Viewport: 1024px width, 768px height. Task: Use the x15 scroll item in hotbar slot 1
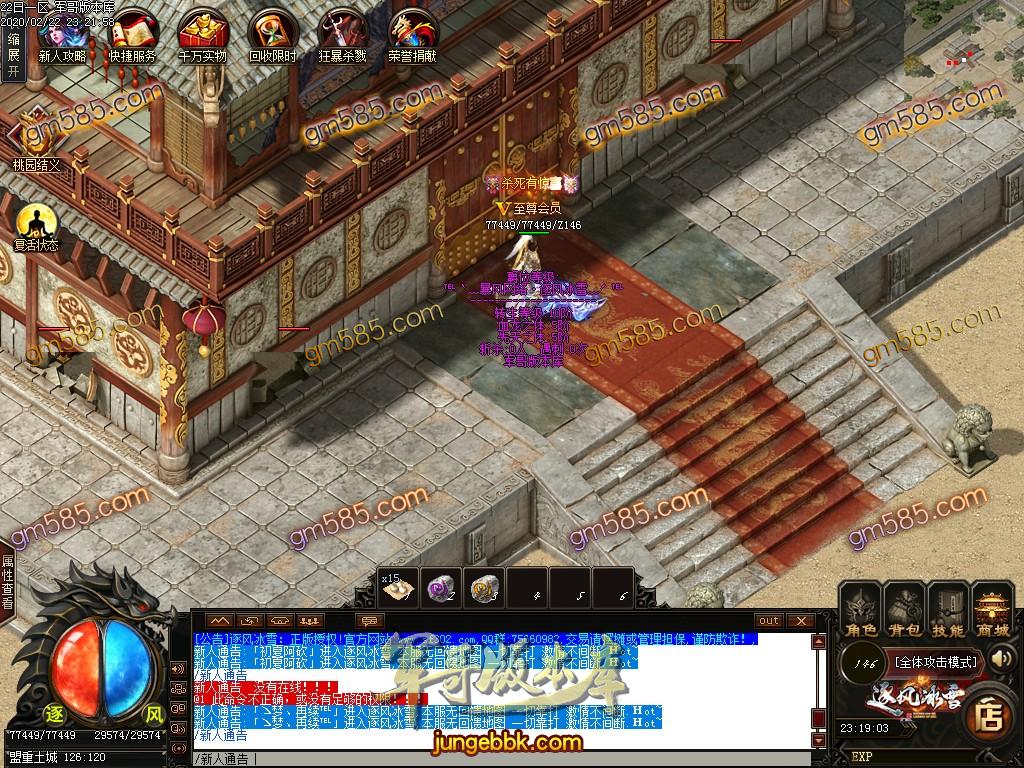click(399, 589)
